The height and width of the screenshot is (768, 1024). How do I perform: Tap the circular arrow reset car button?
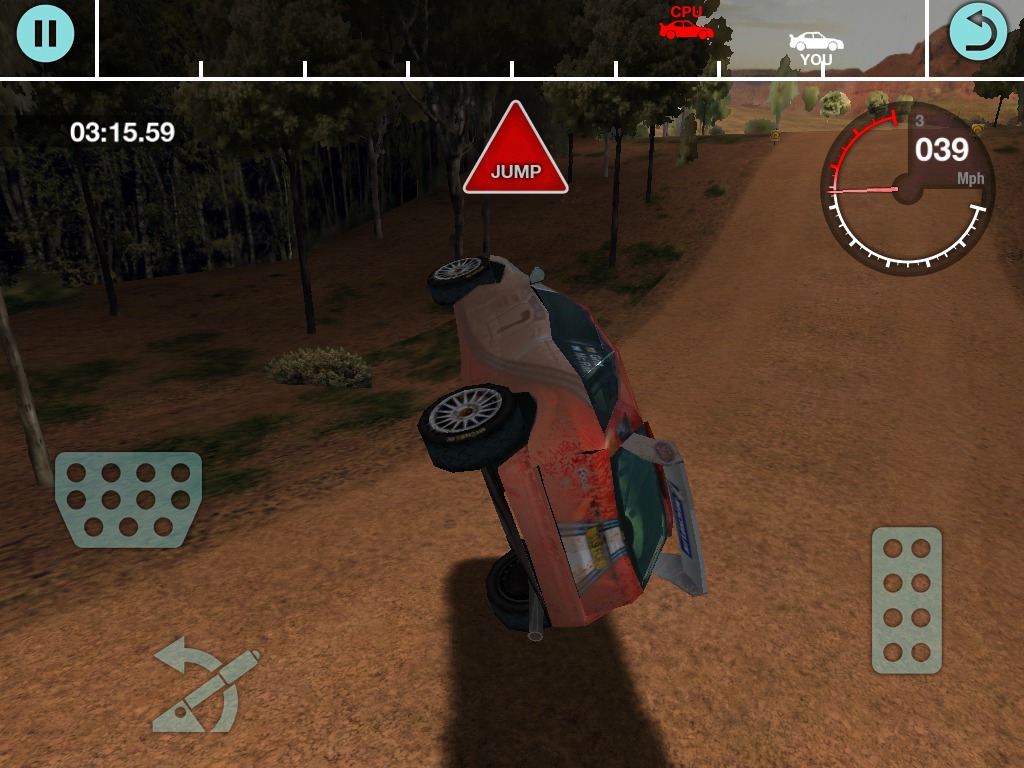click(977, 33)
